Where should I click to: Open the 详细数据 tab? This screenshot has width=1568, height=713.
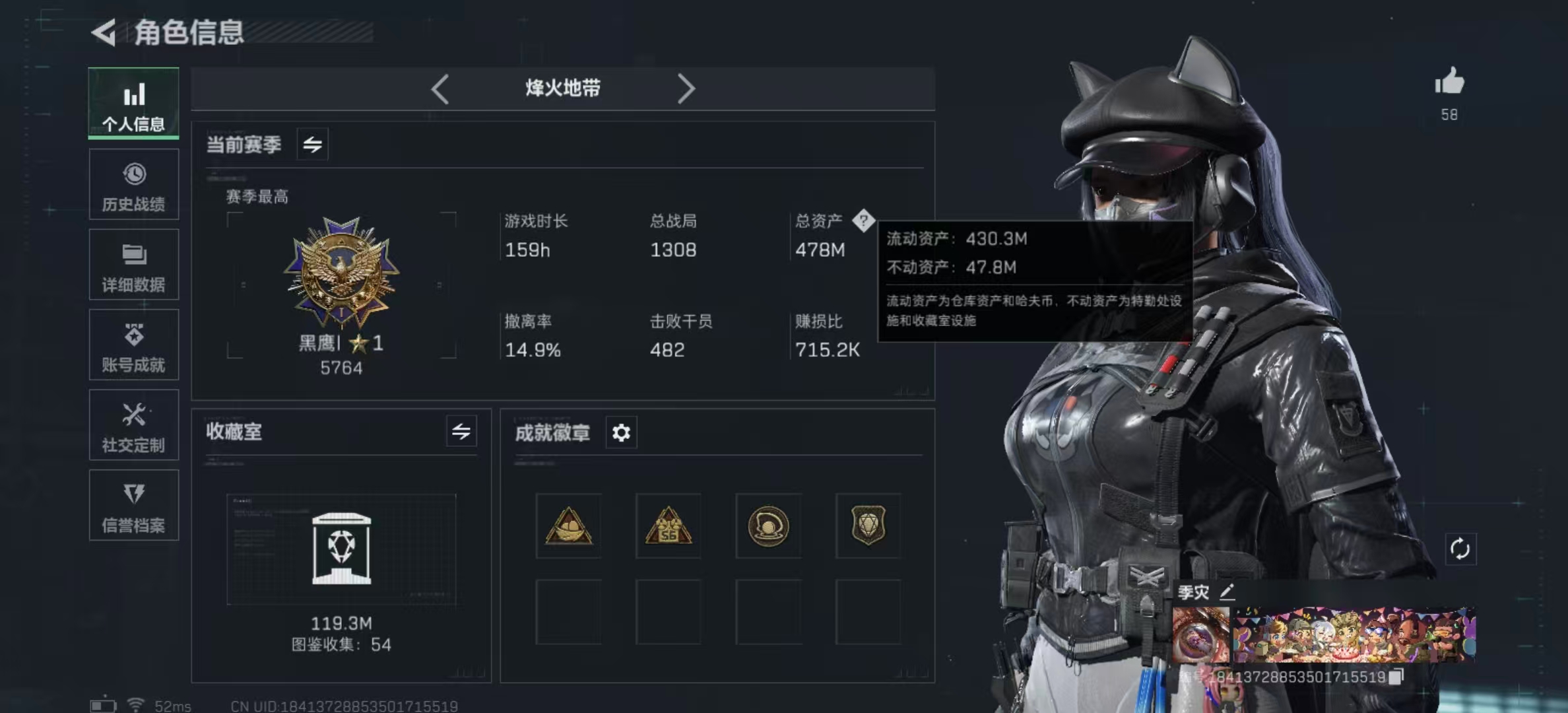134,265
